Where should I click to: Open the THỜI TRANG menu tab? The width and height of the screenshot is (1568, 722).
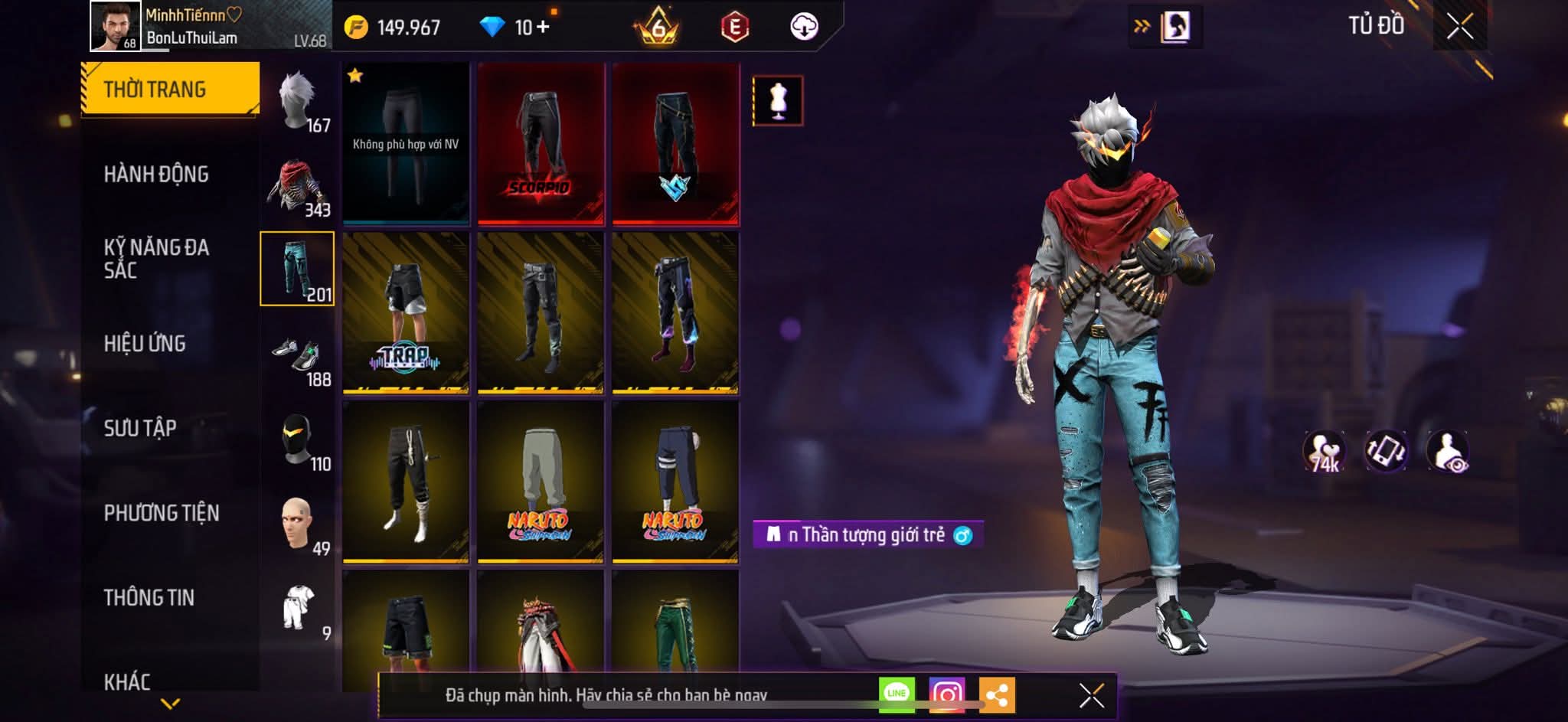click(170, 89)
